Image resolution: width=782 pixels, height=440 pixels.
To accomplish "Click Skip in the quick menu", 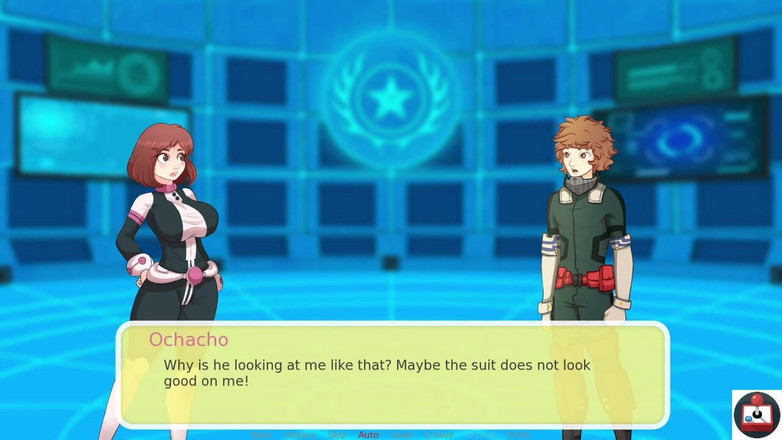I will click(x=337, y=435).
